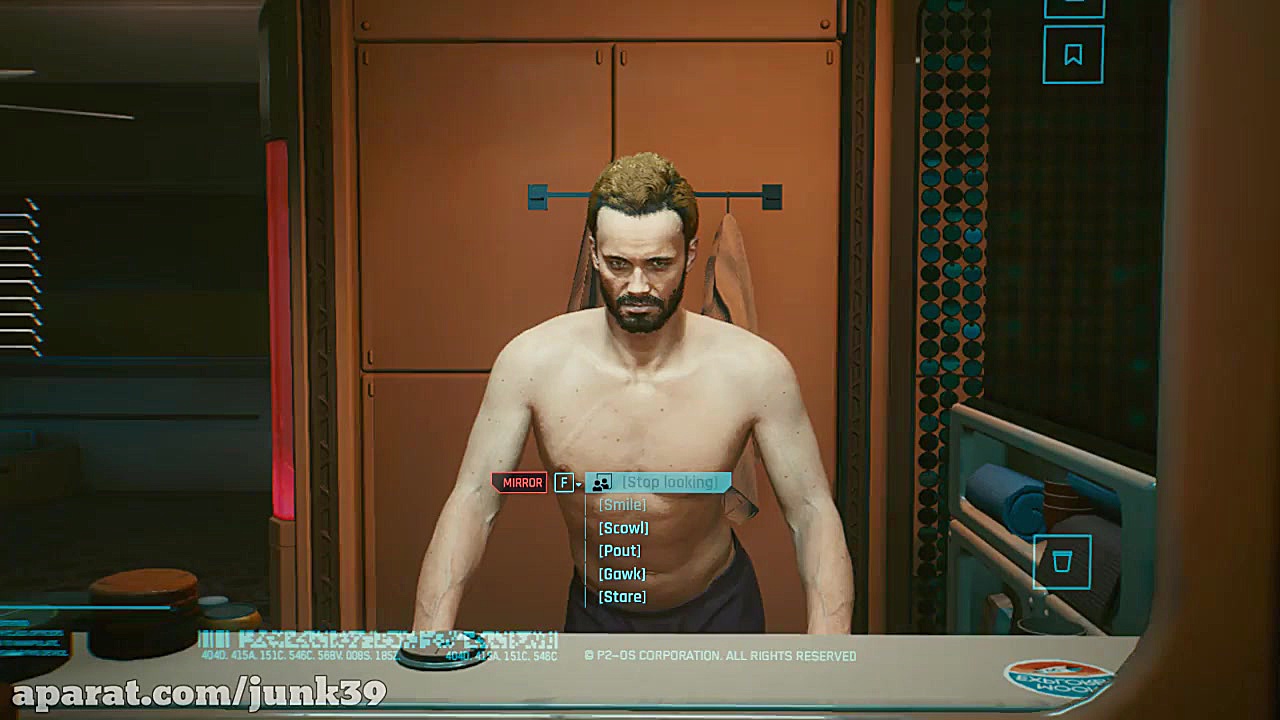1280x720 pixels.
Task: Click the round sink drain button
Action: pyautogui.click(x=446, y=651)
